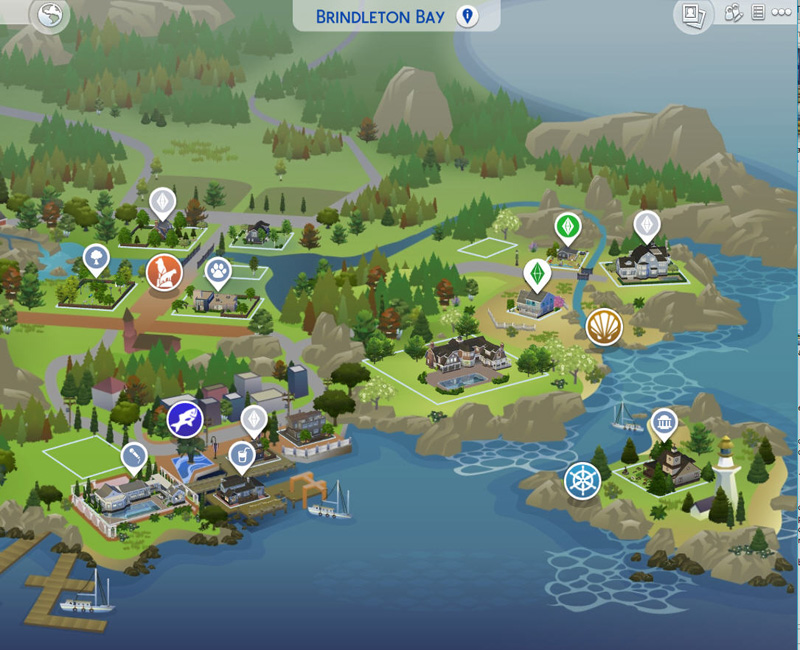Viewport: 800px width, 650px height.
Task: Choose the microphone karaoke lot marker
Action: pyautogui.click(x=131, y=457)
